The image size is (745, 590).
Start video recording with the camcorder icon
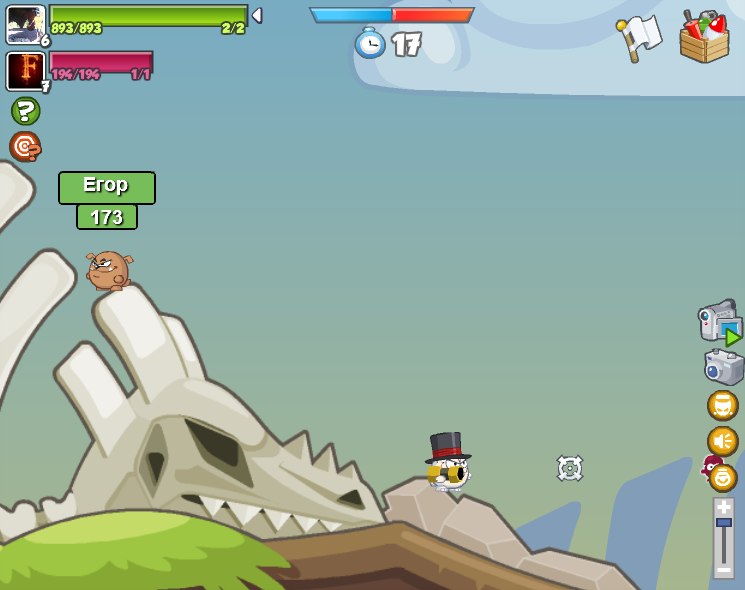click(720, 322)
